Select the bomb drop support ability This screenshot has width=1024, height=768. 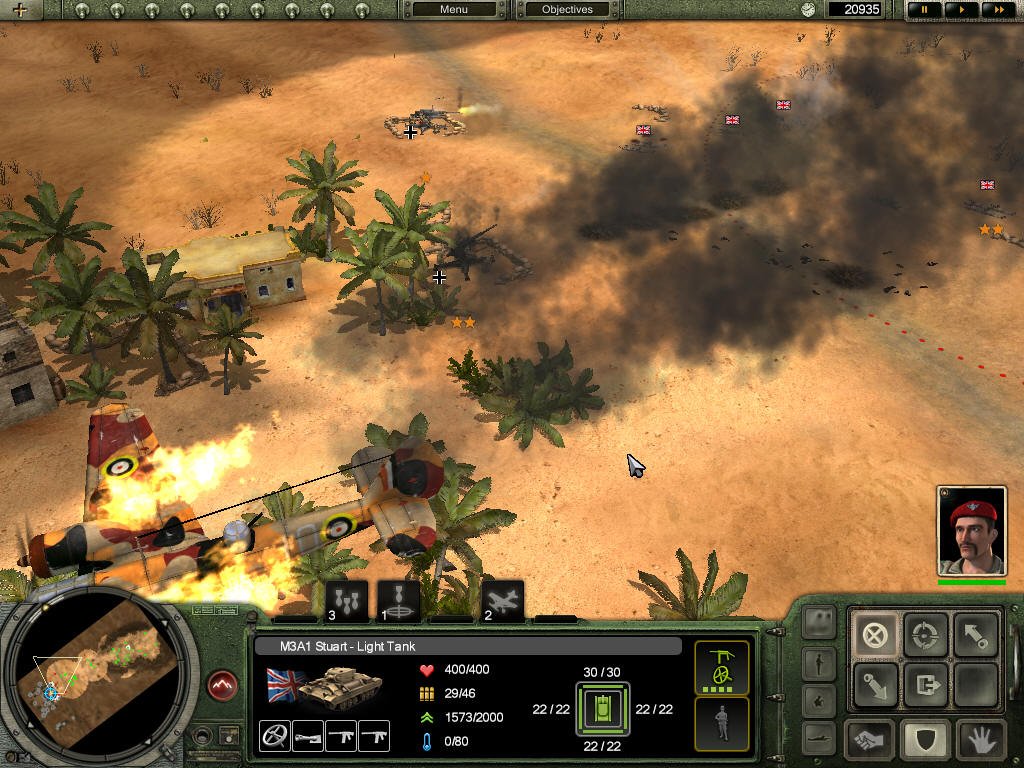(x=347, y=601)
